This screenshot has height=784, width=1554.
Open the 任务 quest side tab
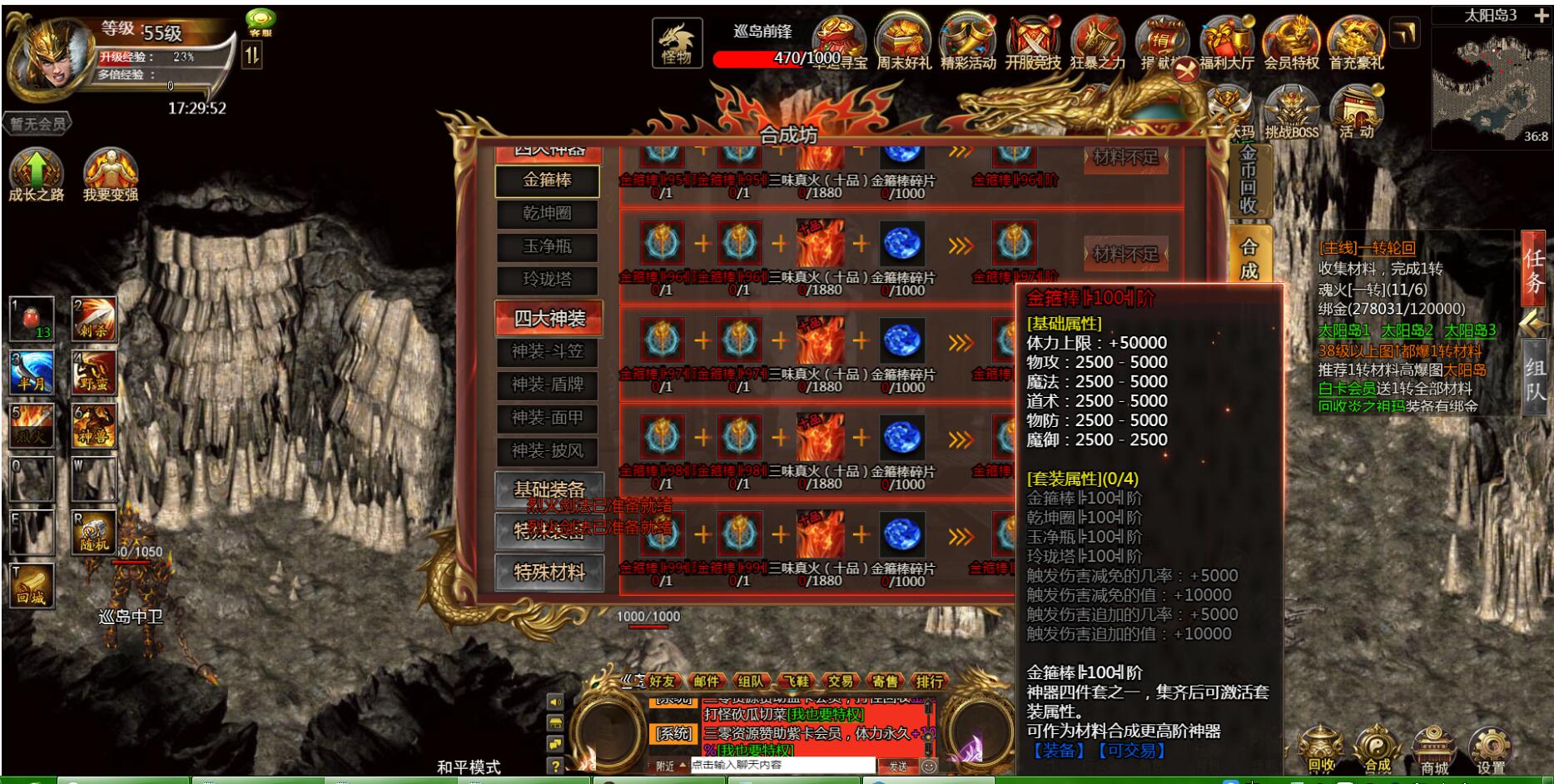(x=1534, y=269)
